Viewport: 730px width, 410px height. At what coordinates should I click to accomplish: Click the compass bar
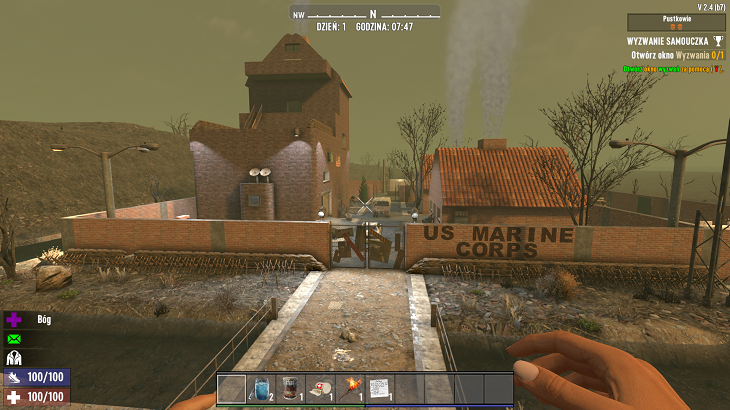[x=365, y=13]
